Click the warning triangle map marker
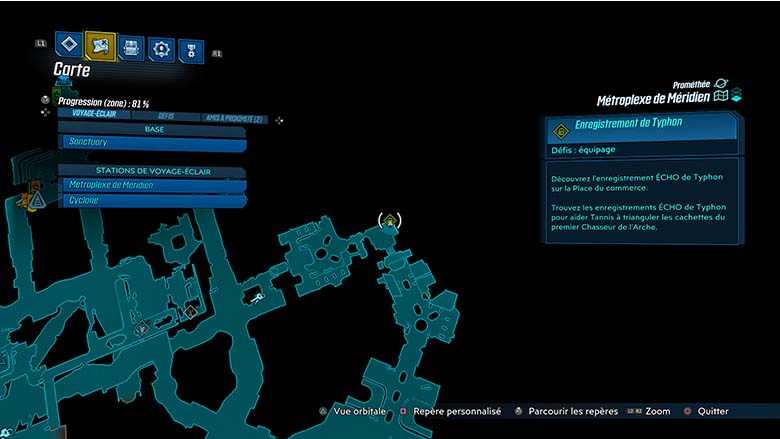 coord(37,200)
